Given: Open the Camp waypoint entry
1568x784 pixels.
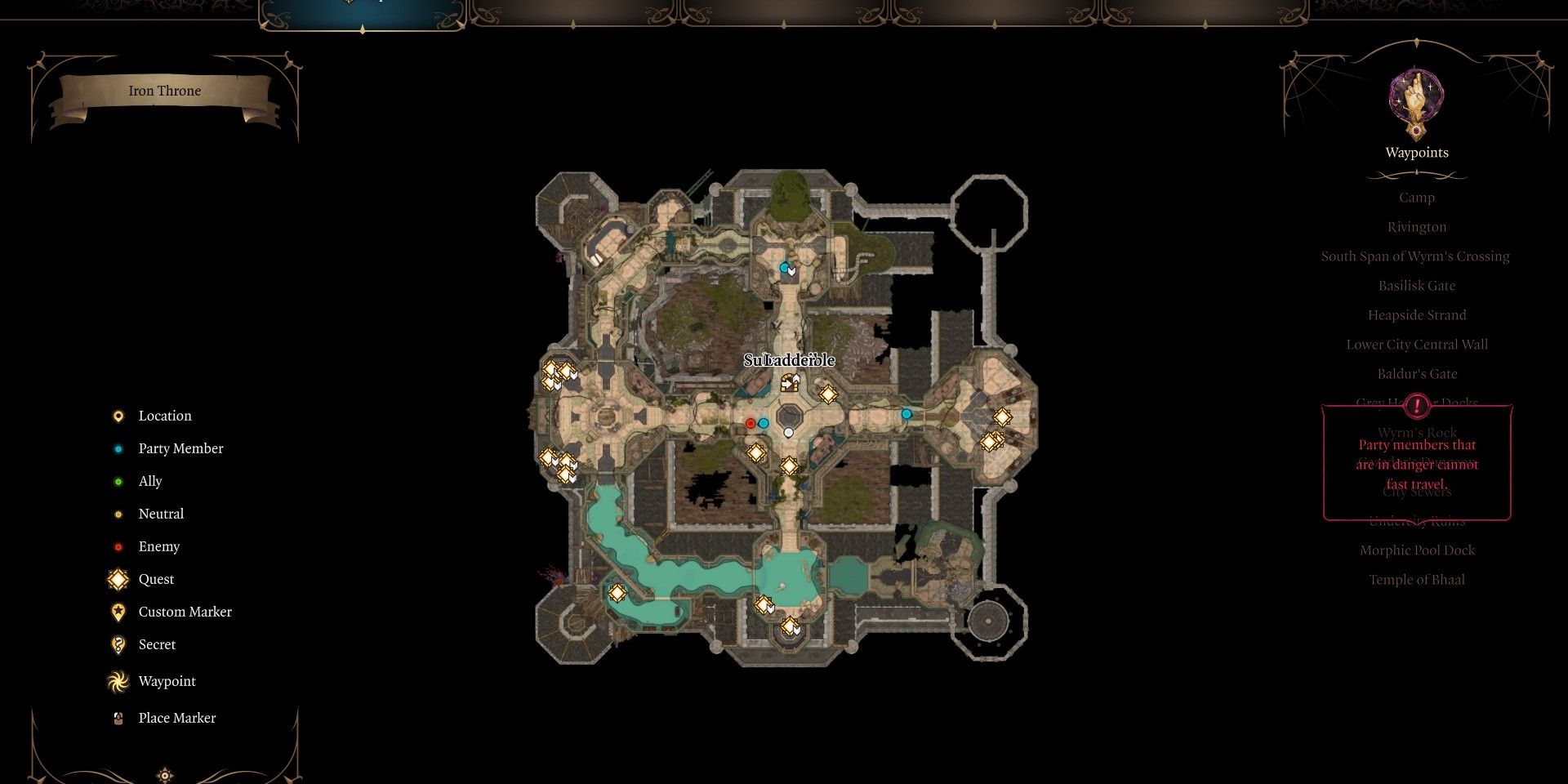Looking at the screenshot, I should click(1416, 197).
